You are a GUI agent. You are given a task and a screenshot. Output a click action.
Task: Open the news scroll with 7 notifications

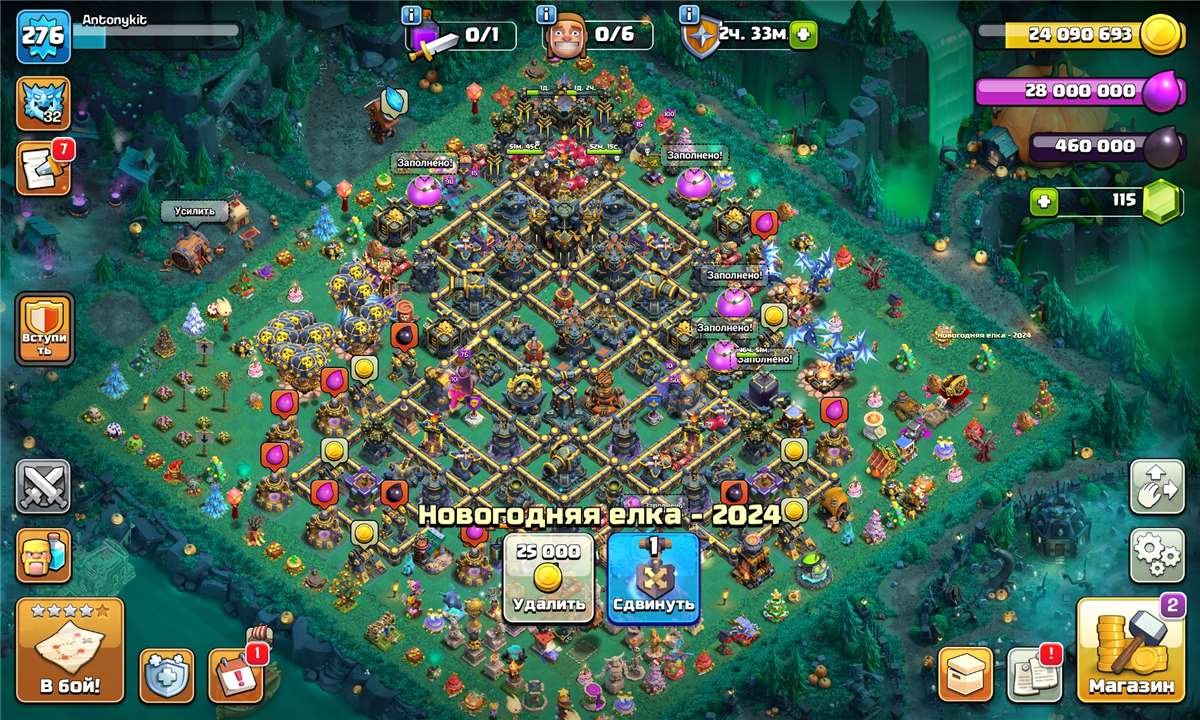coord(44,167)
